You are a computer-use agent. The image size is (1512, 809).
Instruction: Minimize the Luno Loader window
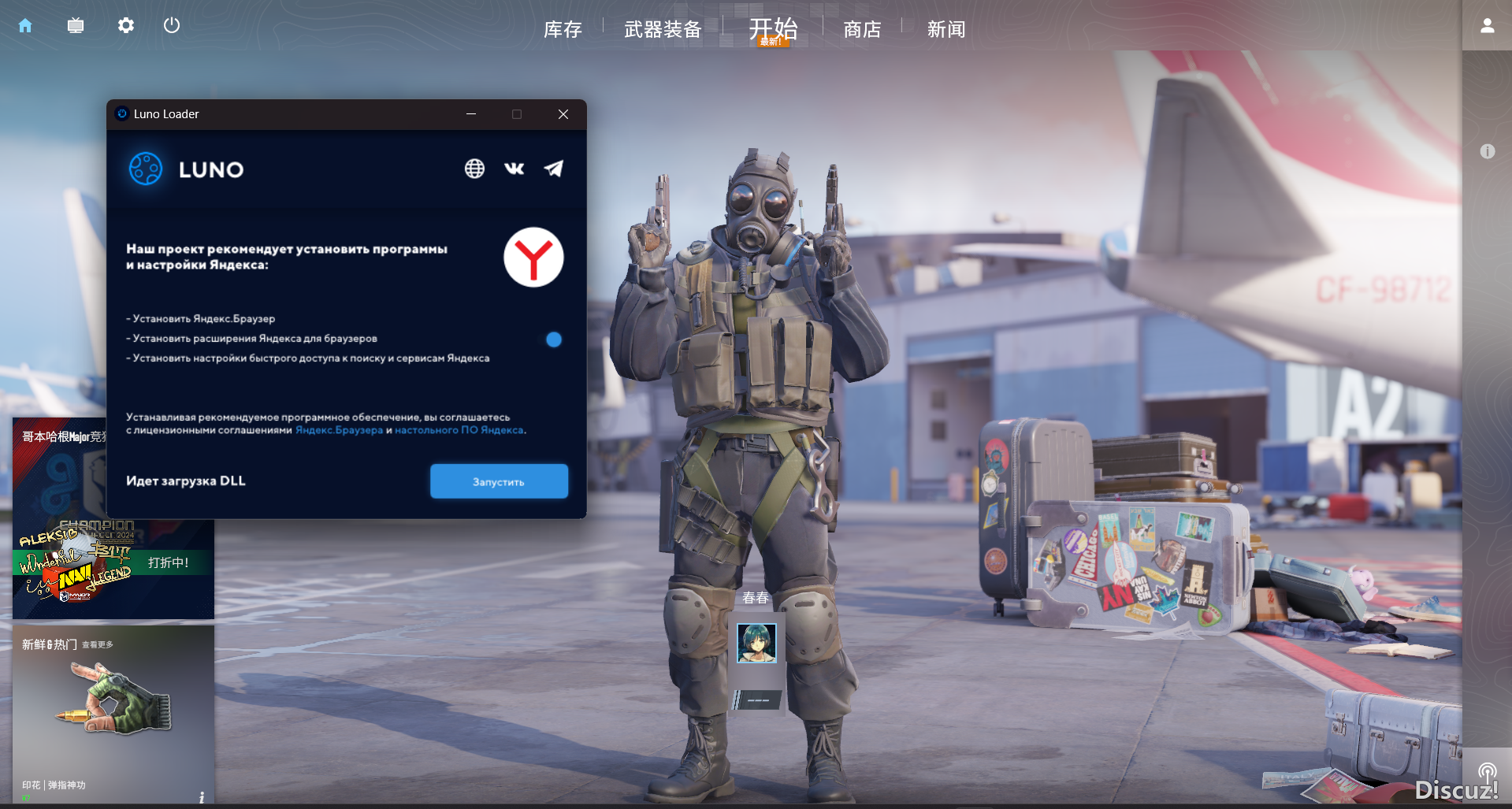[x=471, y=114]
